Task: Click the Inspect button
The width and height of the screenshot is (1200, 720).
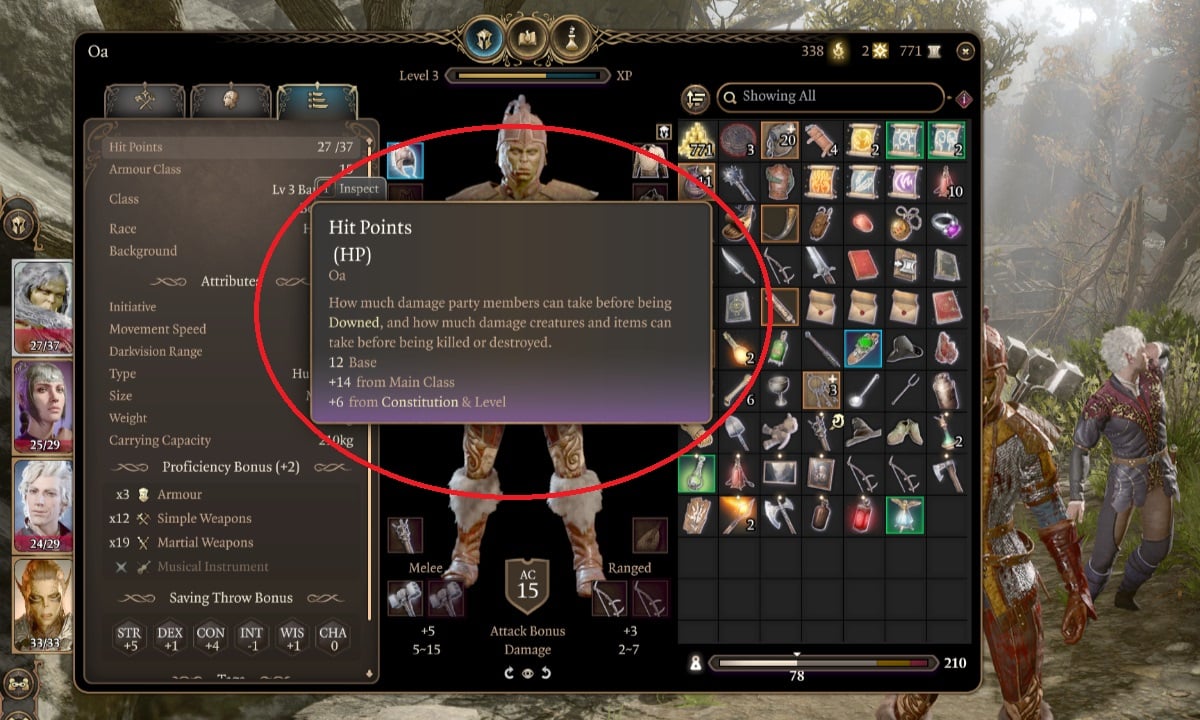Action: [358, 189]
